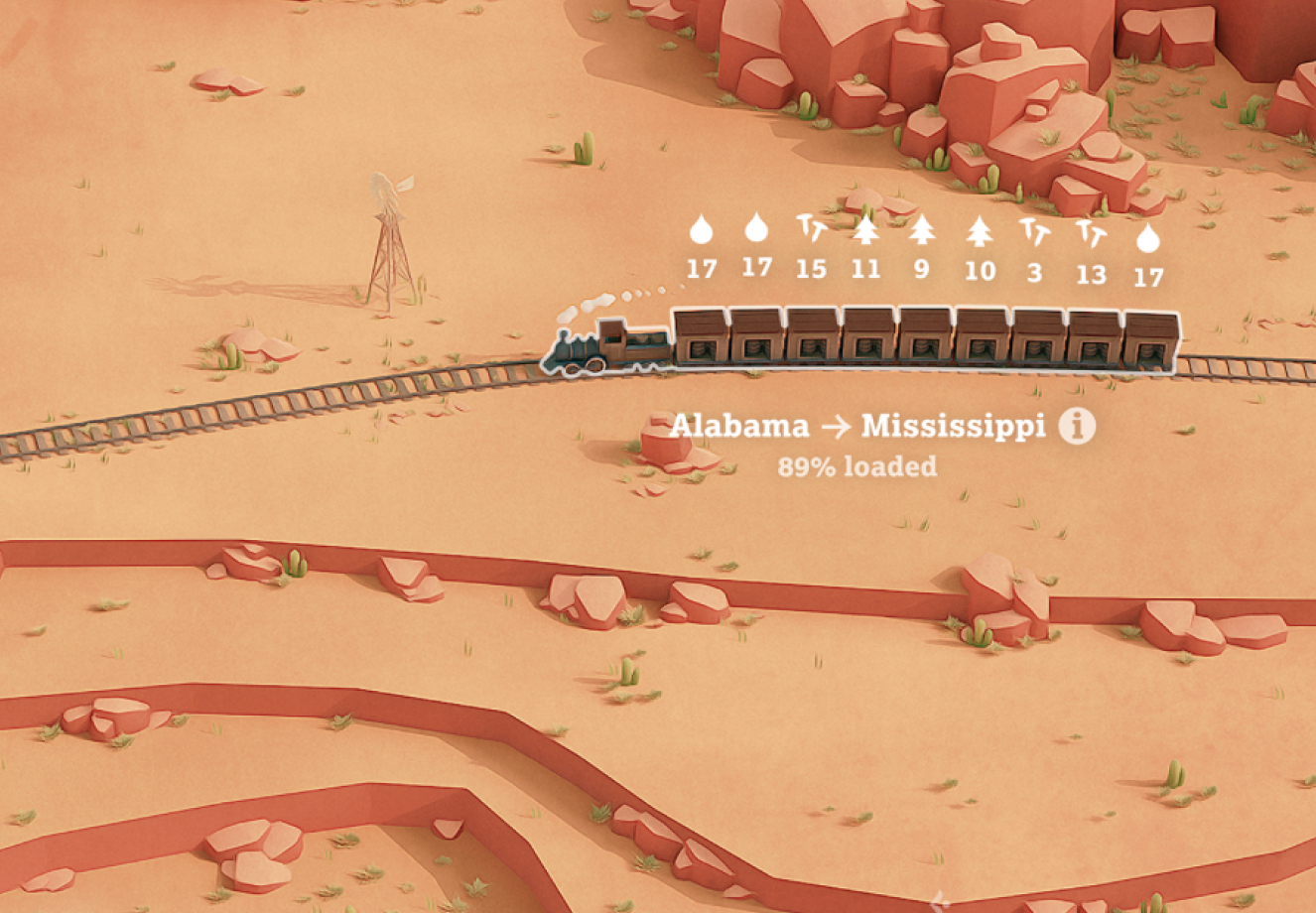1316x913 pixels.
Task: Click the first cargo wagon behind the locomotive
Action: (700, 342)
